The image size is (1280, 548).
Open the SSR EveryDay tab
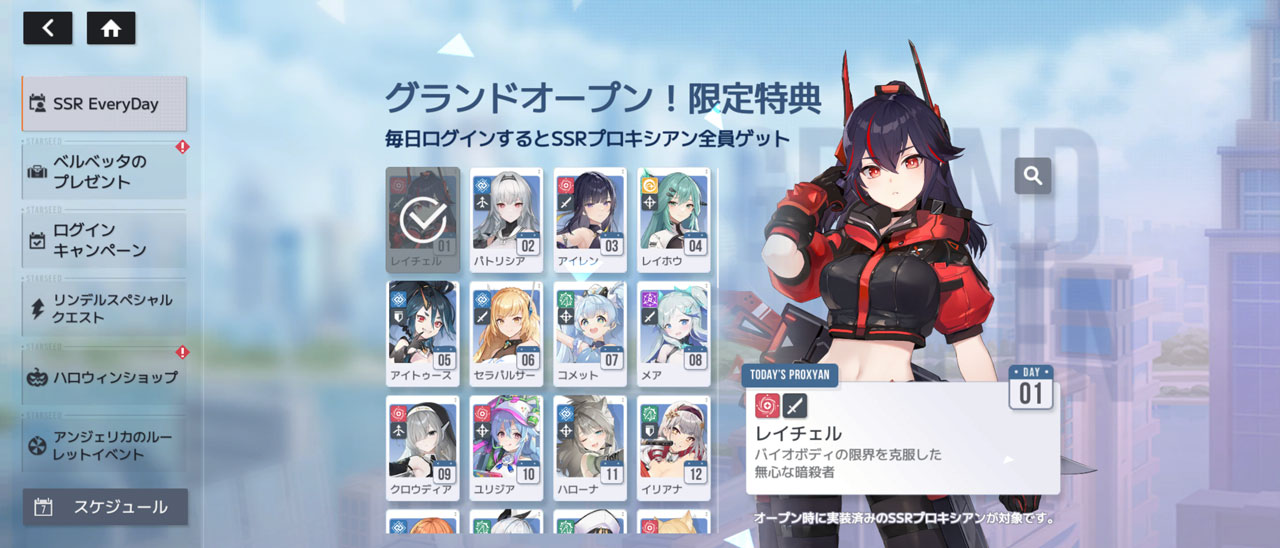pyautogui.click(x=104, y=103)
